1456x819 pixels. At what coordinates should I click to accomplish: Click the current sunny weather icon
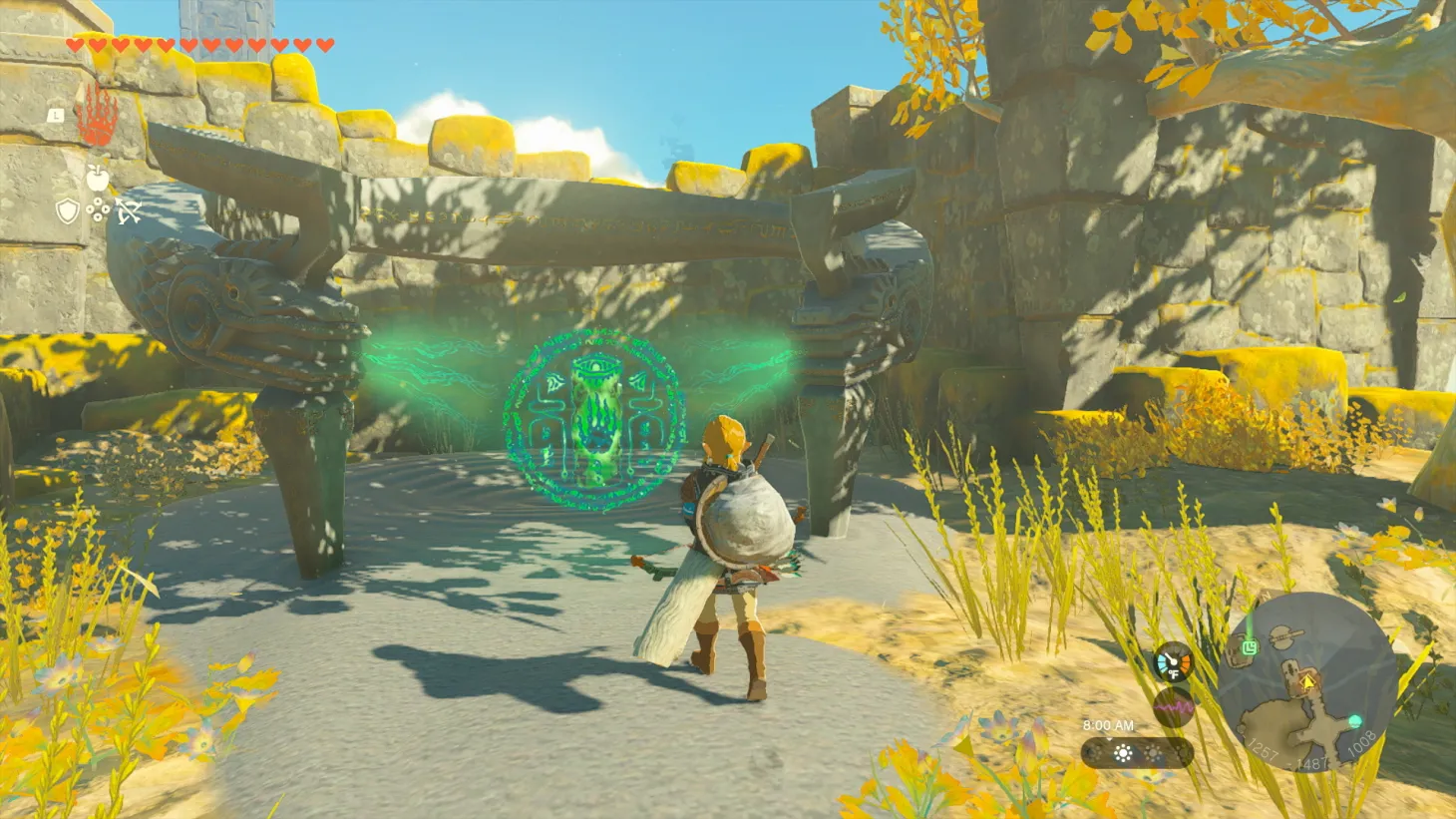1123,753
